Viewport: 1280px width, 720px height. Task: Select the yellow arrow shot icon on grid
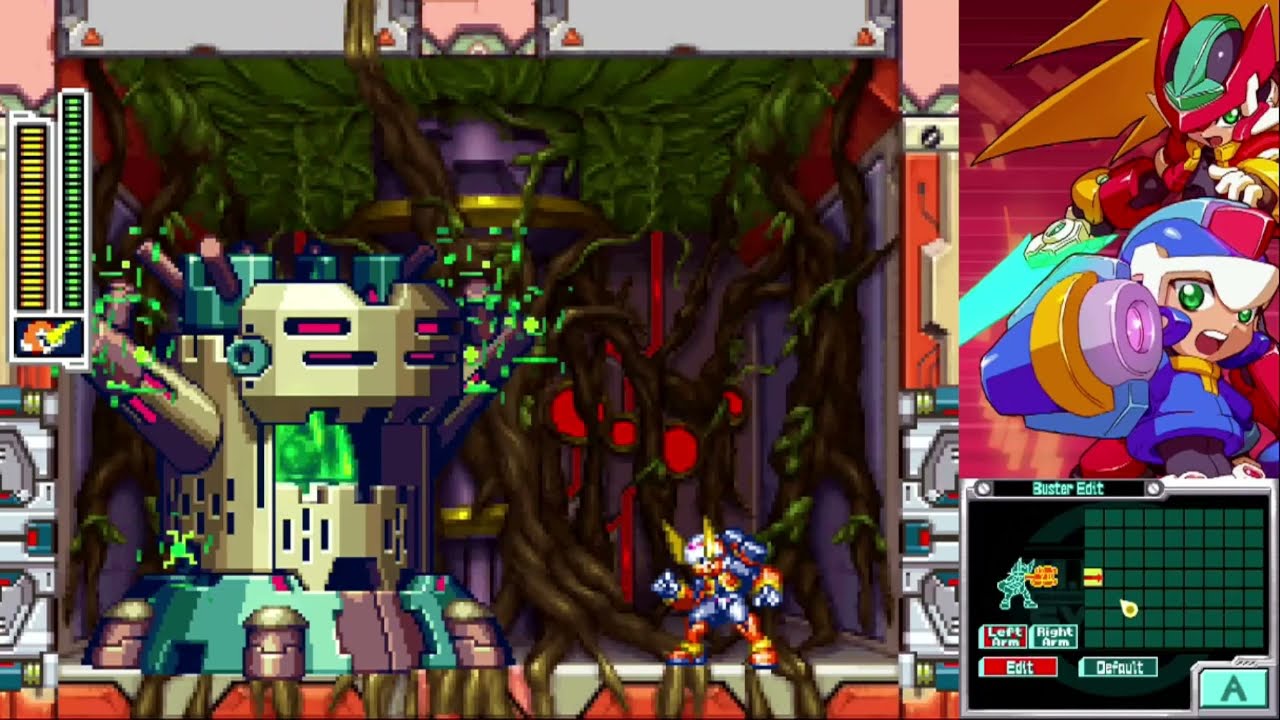click(x=1093, y=576)
